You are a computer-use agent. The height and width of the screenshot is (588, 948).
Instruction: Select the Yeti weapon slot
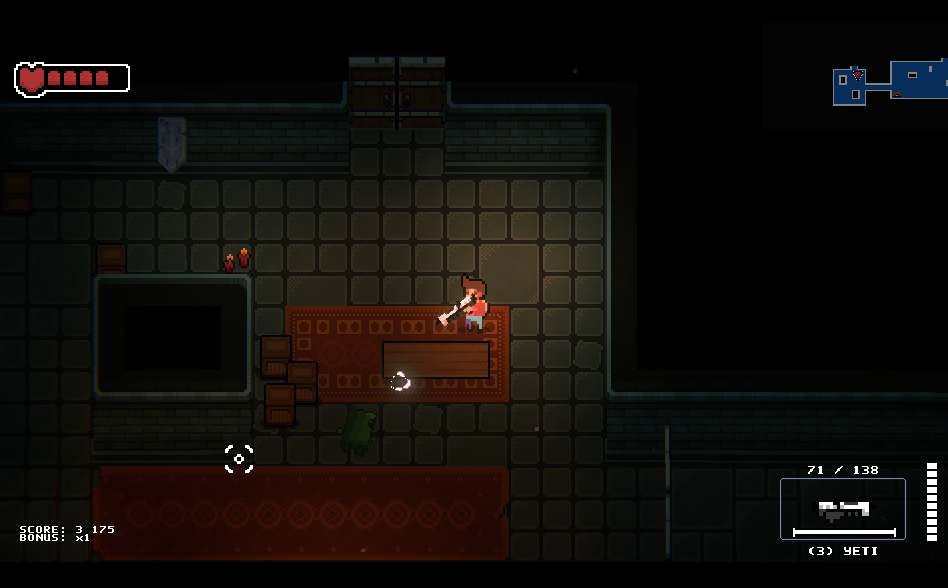(x=842, y=509)
